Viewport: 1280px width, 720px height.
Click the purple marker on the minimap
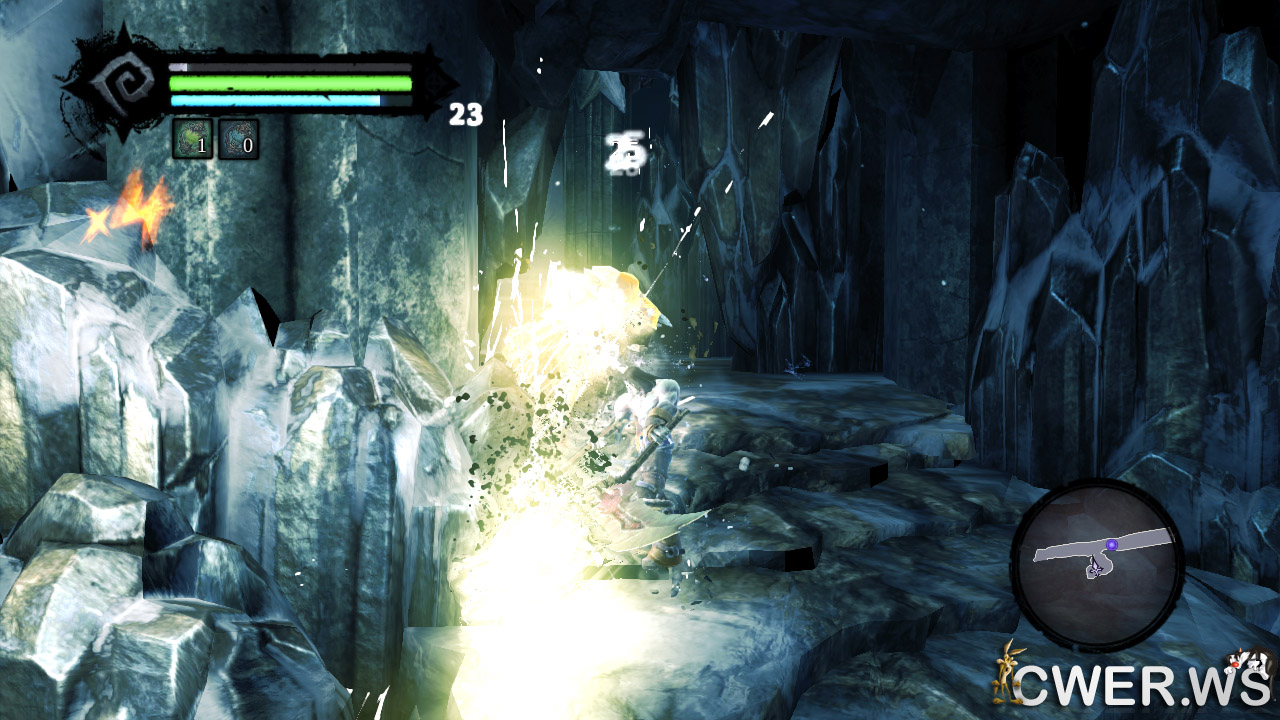pyautogui.click(x=1111, y=545)
